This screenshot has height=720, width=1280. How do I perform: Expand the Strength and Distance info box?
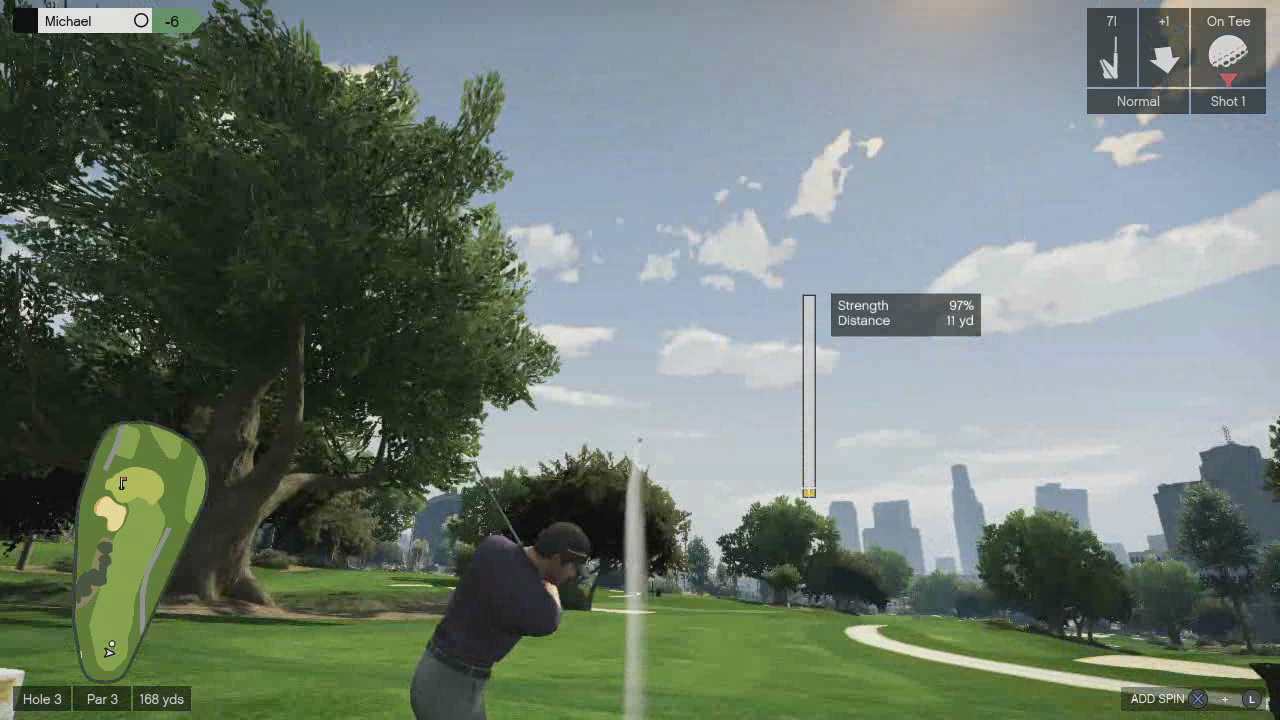pyautogui.click(x=905, y=313)
